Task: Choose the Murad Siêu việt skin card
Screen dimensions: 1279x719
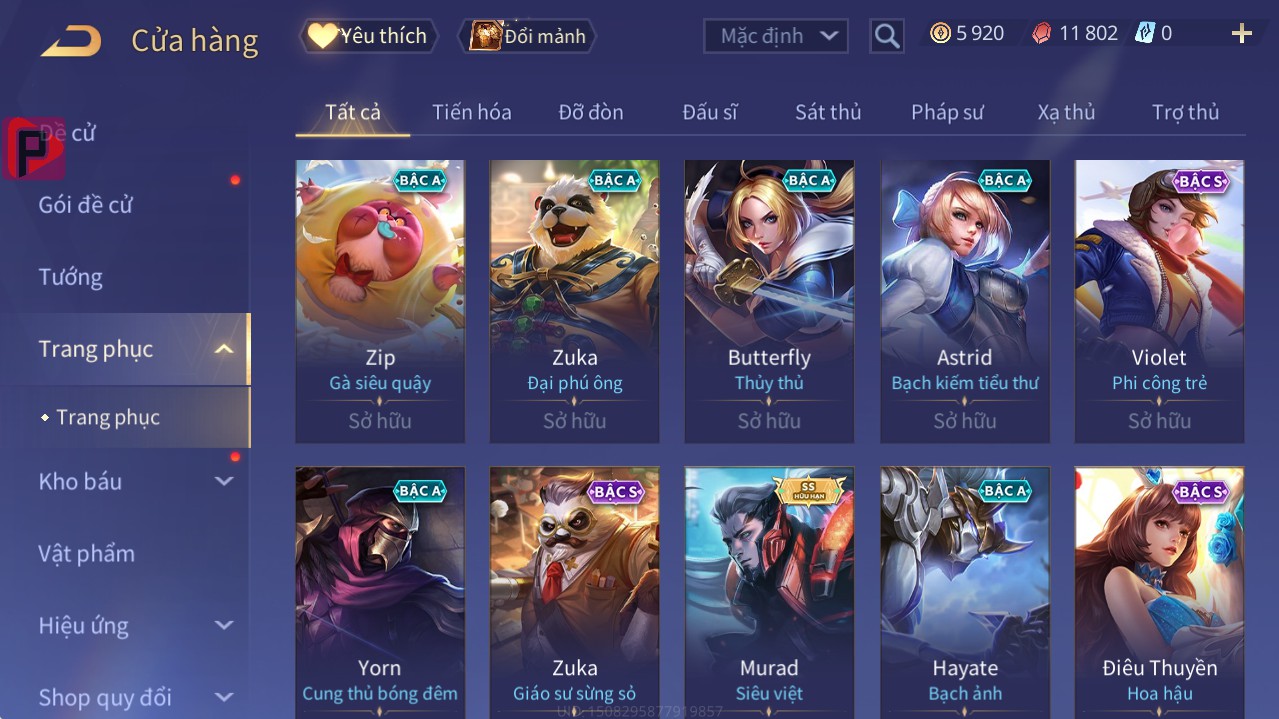Action: tap(769, 590)
